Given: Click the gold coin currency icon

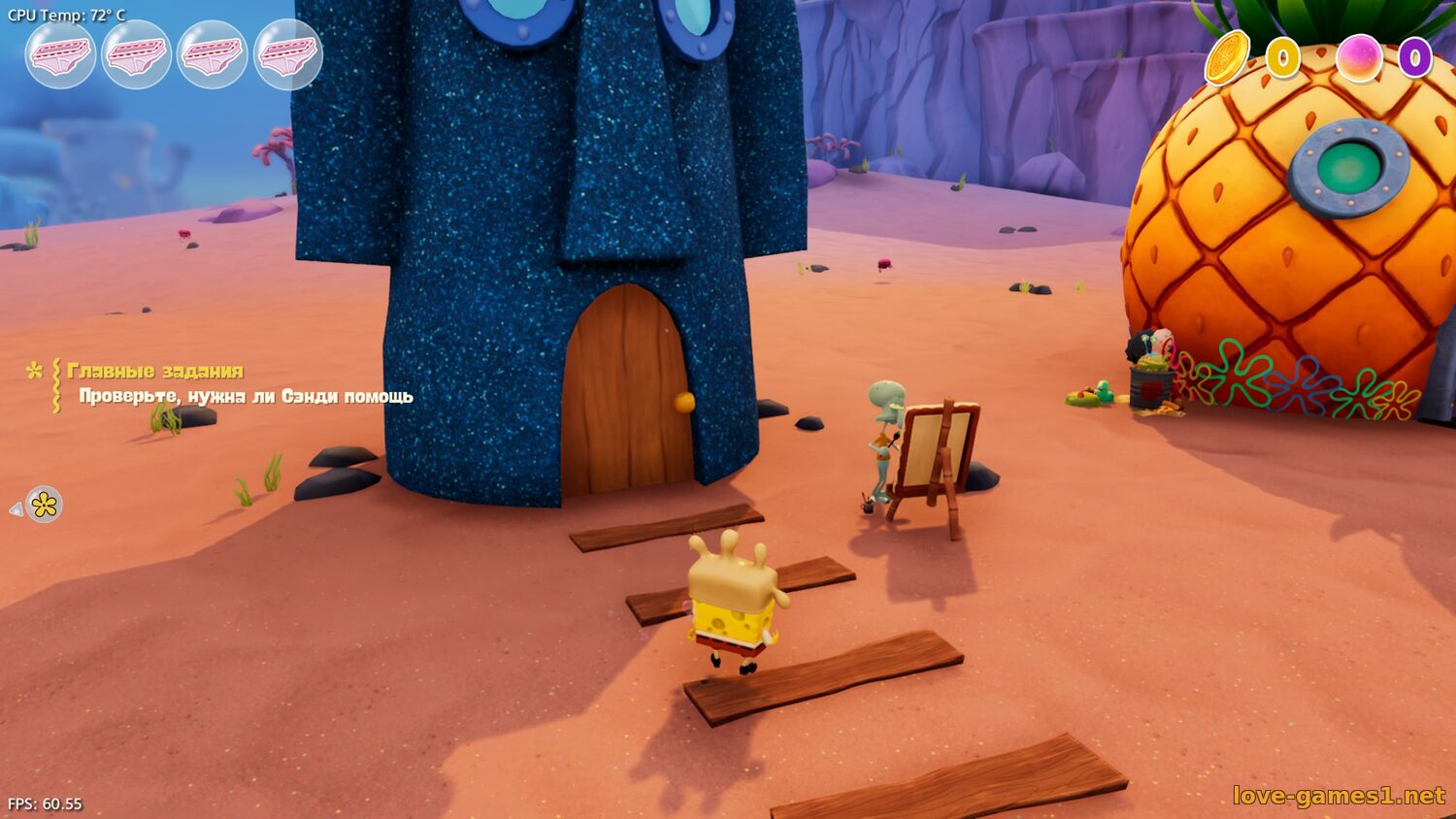Looking at the screenshot, I should pos(1227,57).
